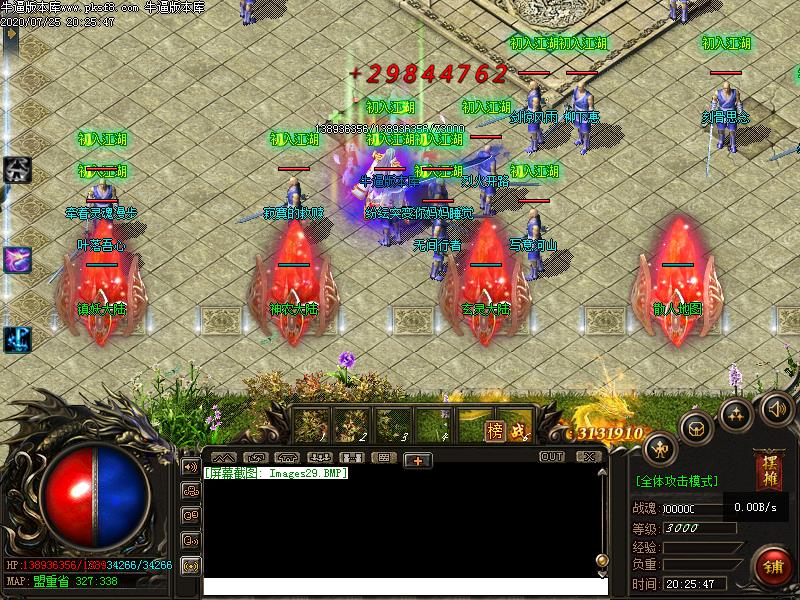
Task: Open the skills button with three sparkles
Action: tap(737, 413)
